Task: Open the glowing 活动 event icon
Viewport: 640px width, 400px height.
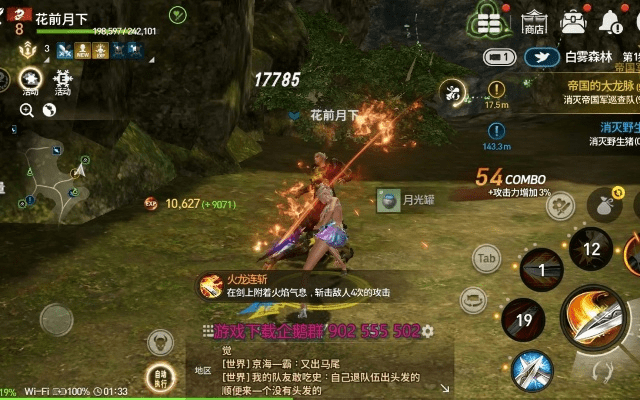Action: coord(30,80)
